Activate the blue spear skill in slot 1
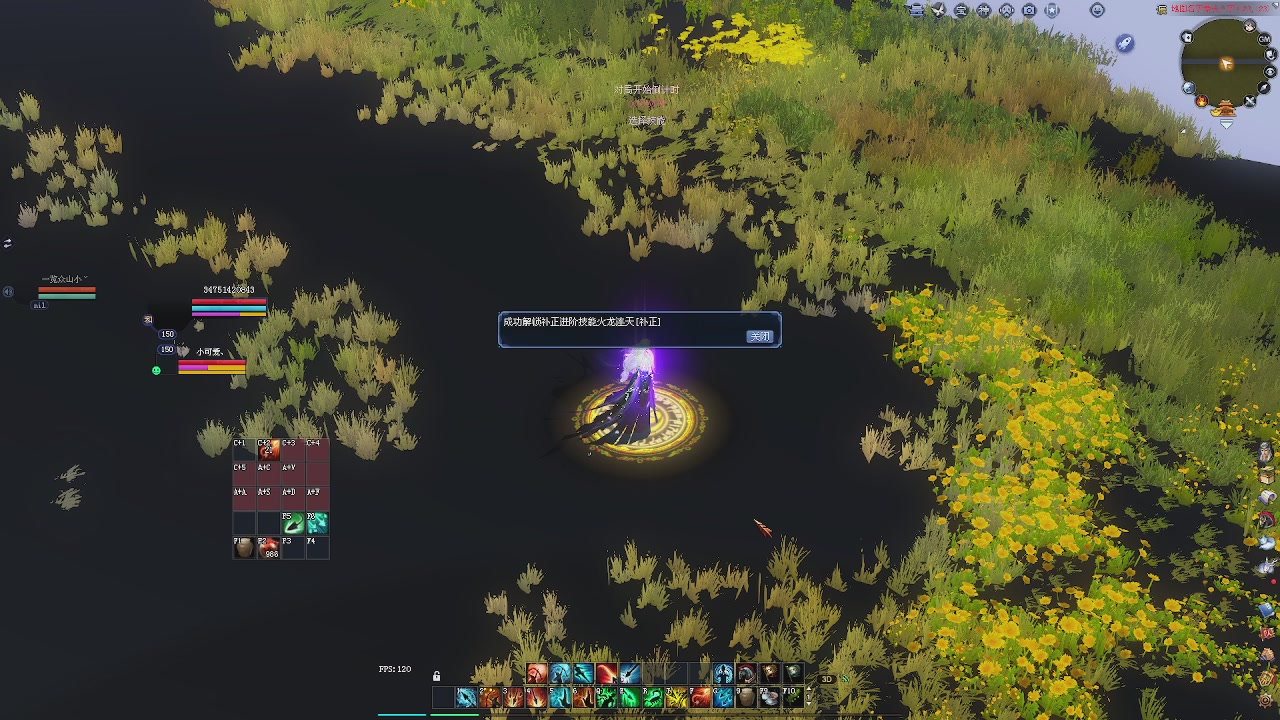Screen dimensions: 1280x720 (x=466, y=697)
